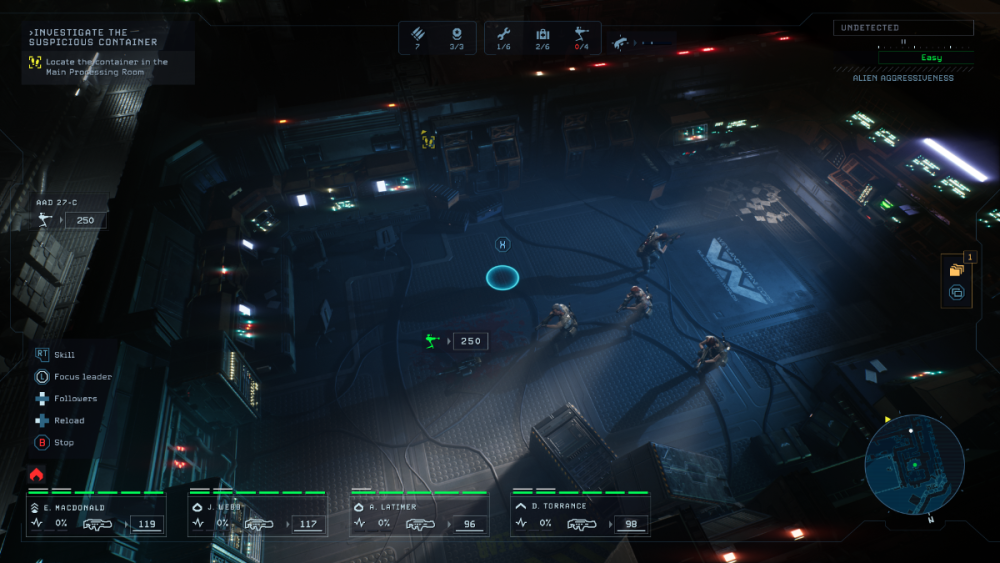Image resolution: width=1000 pixels, height=563 pixels.
Task: Click the sentry gun resource icon
Action: (581, 35)
